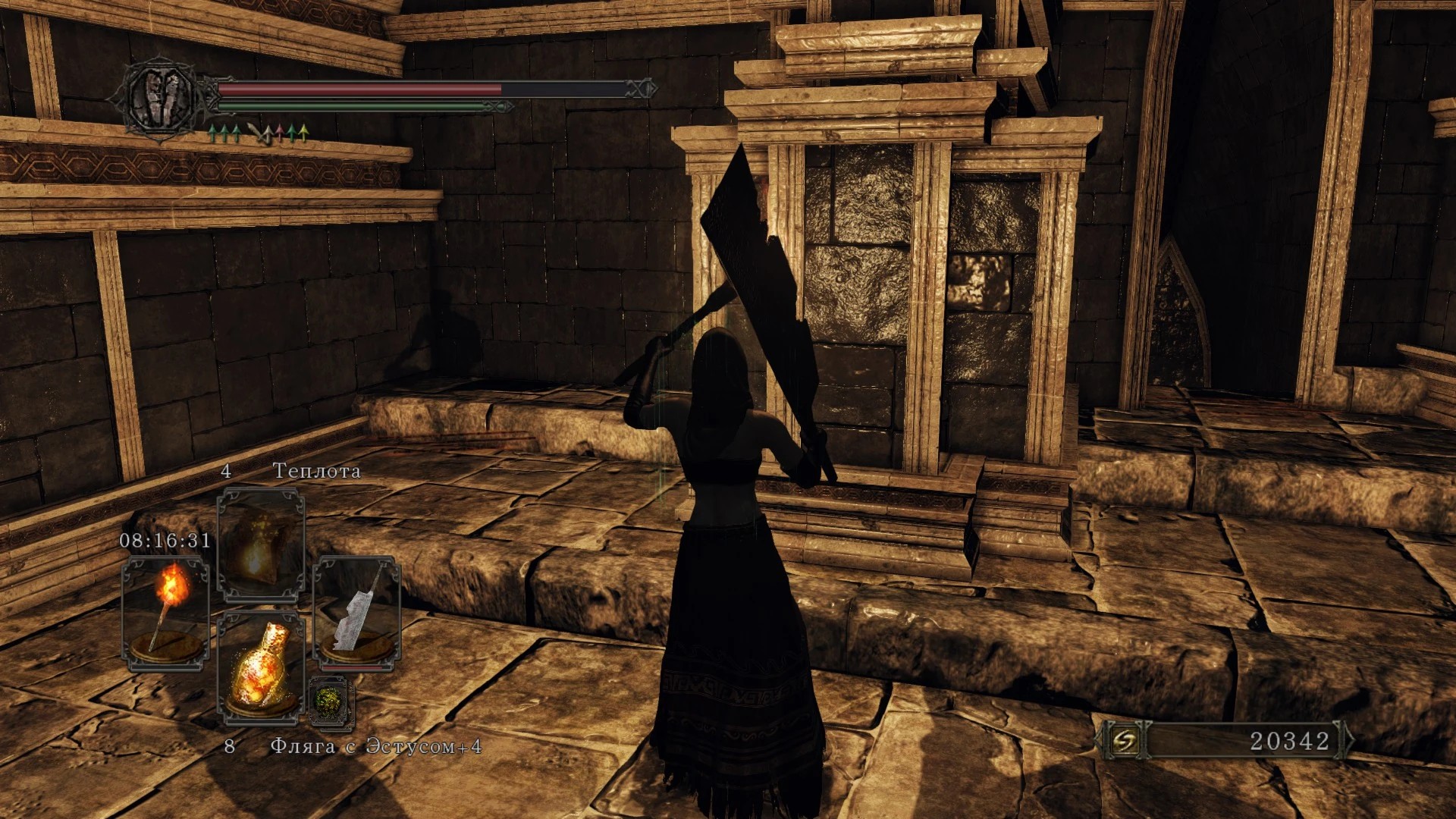This screenshot has width=1456, height=819.
Task: Click the small green moss item slot
Action: (331, 701)
